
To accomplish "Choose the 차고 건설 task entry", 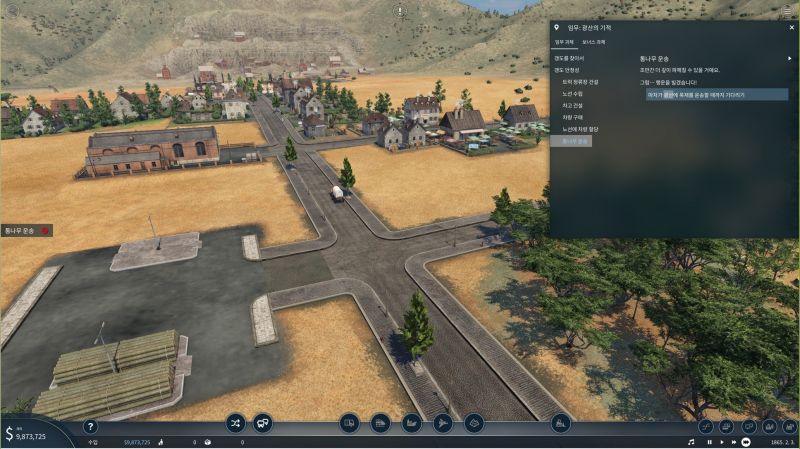I will click(x=573, y=105).
